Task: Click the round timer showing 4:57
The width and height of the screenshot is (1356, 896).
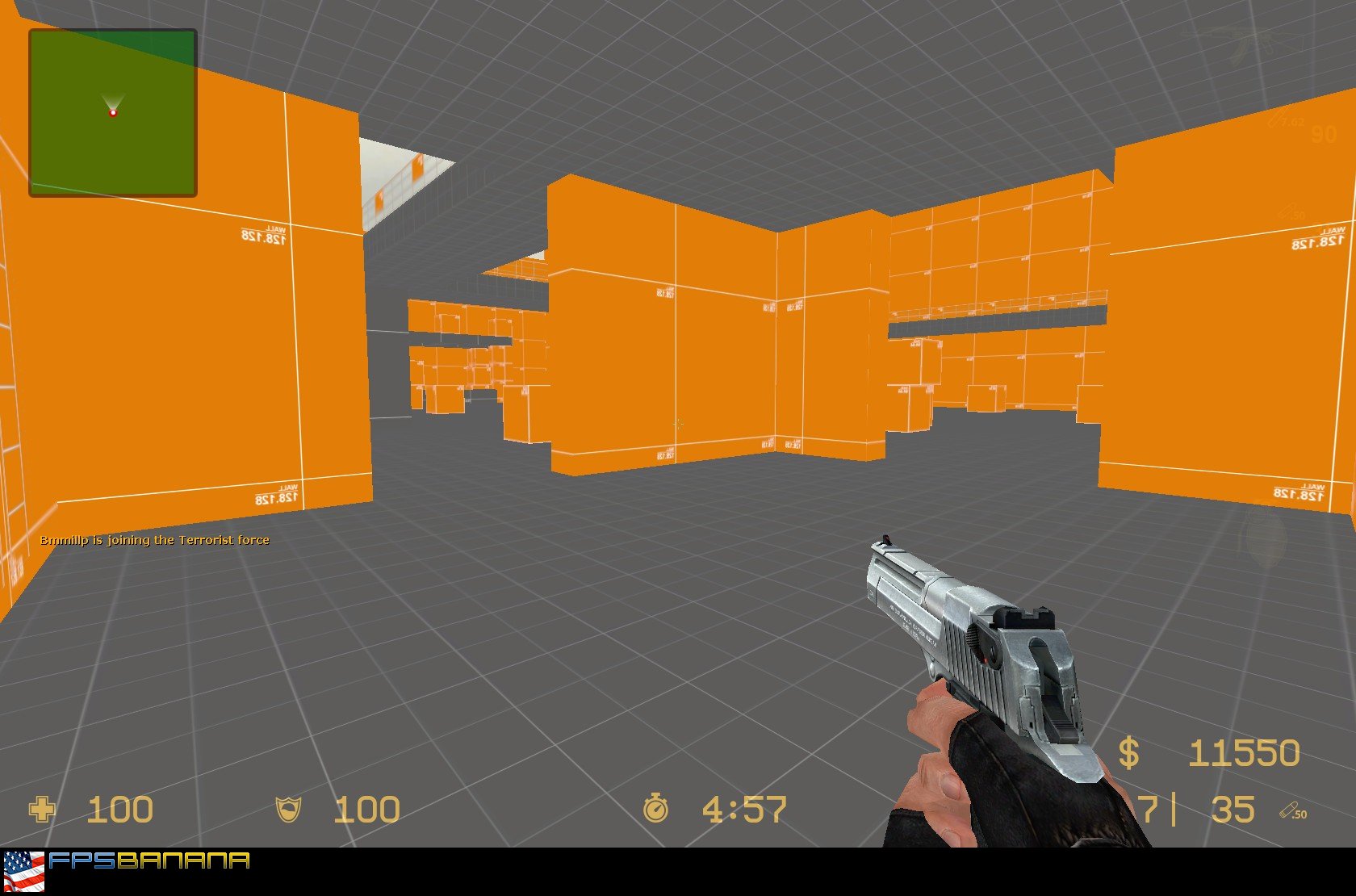Action: [744, 807]
